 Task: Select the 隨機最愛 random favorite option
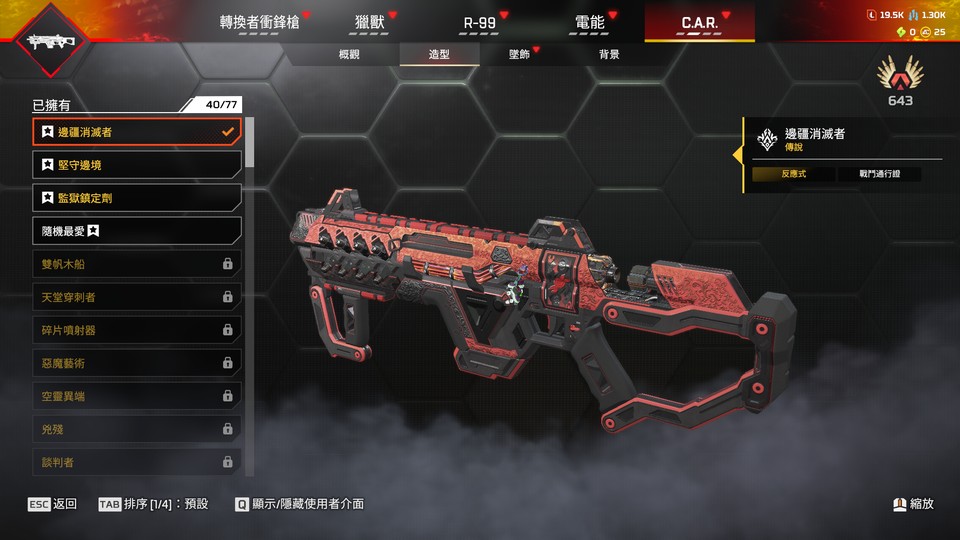[136, 231]
